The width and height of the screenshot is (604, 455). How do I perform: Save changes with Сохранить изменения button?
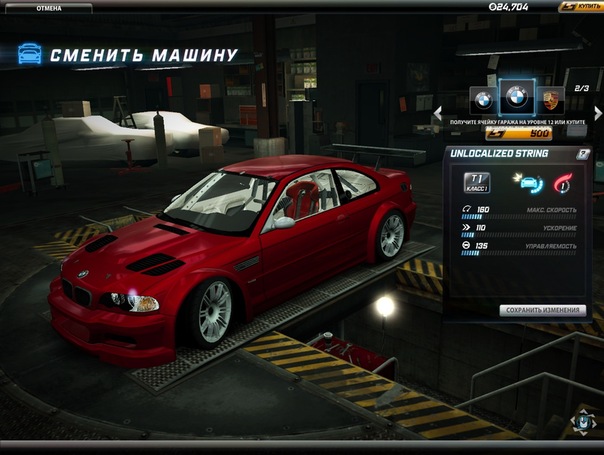coord(542,310)
